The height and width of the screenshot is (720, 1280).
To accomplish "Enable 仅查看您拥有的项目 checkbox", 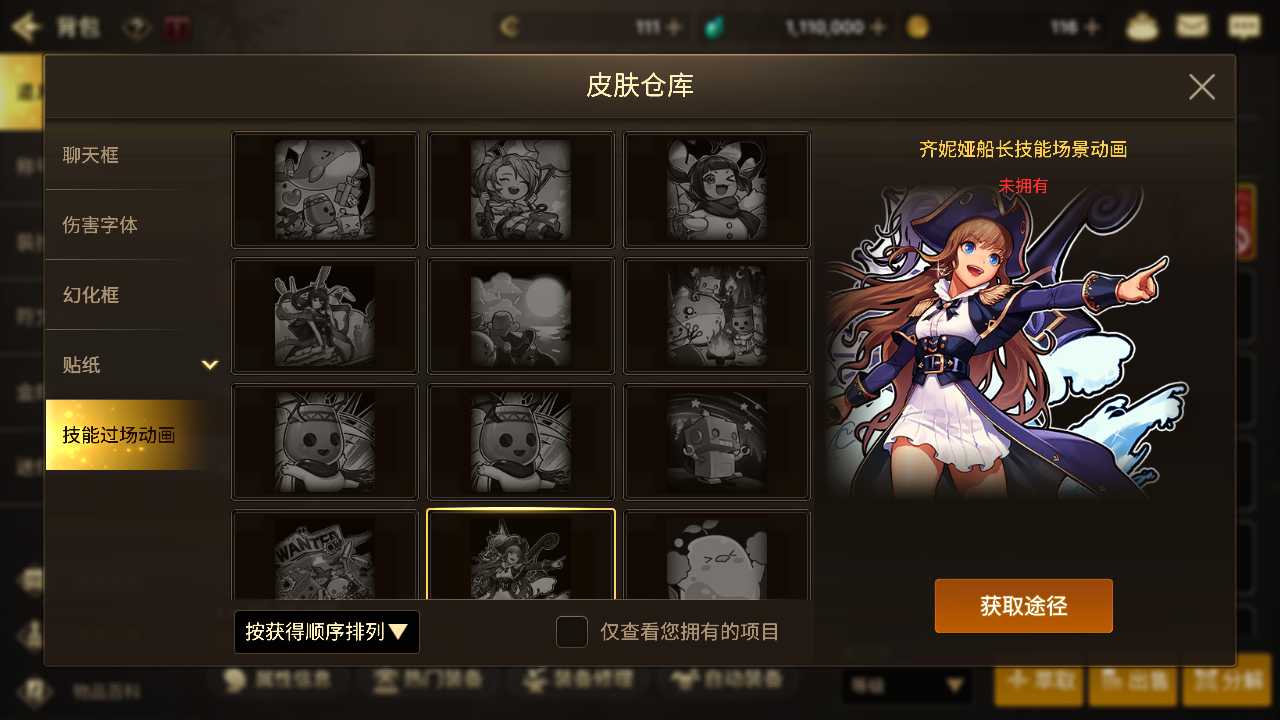I will click(571, 632).
